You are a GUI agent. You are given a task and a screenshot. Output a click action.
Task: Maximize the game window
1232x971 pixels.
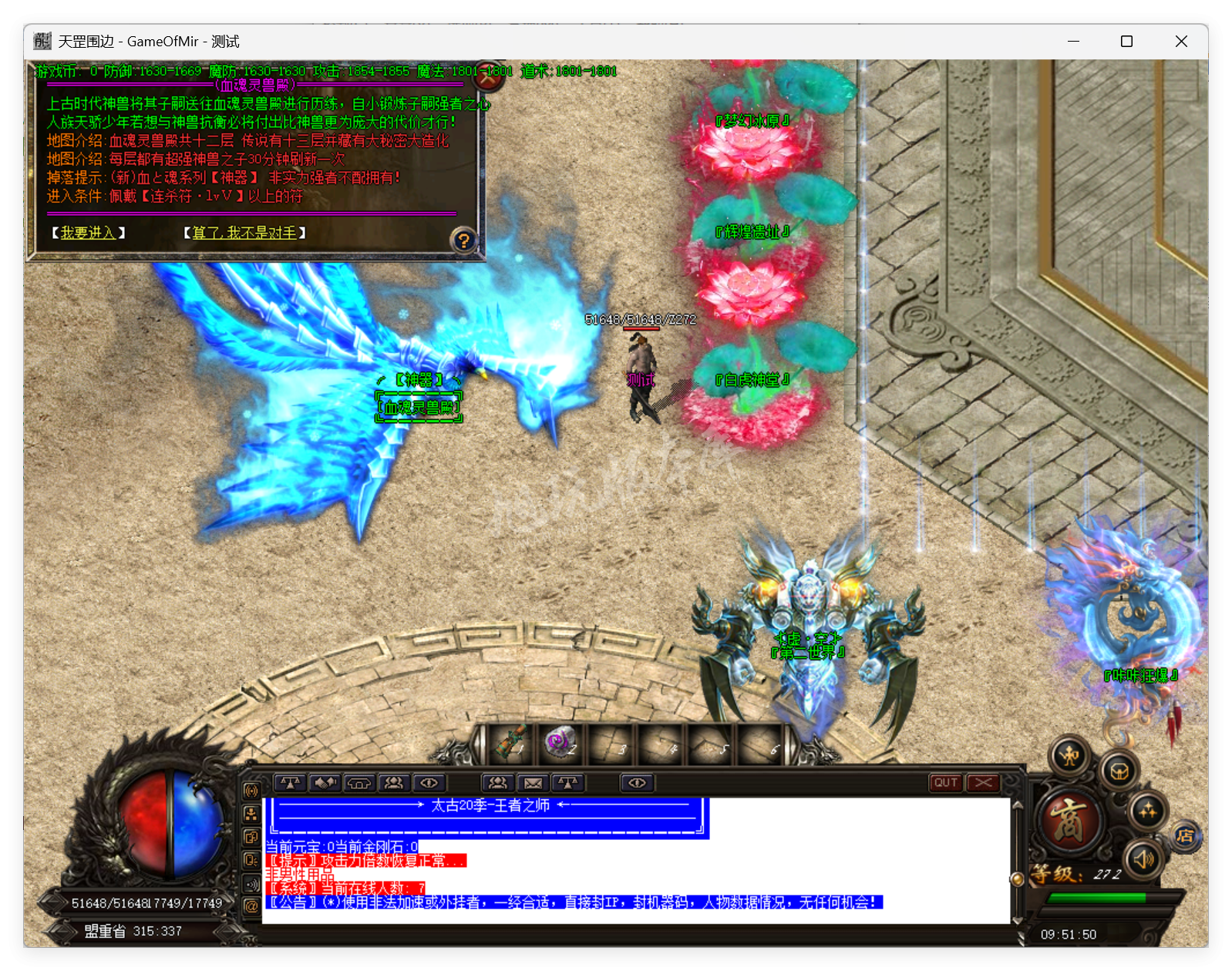click(x=1126, y=42)
